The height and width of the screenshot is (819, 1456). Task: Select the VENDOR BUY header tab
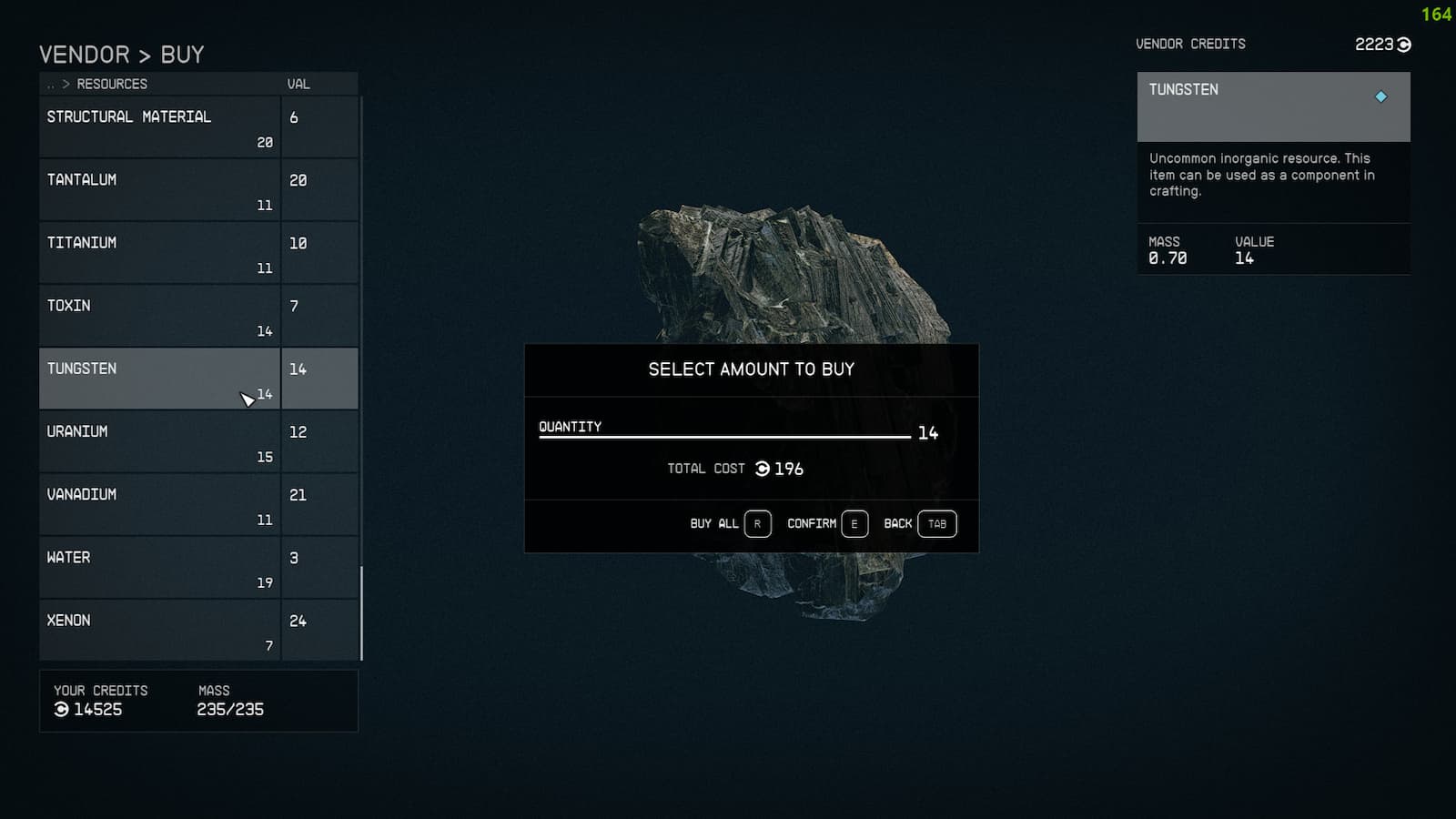click(121, 55)
